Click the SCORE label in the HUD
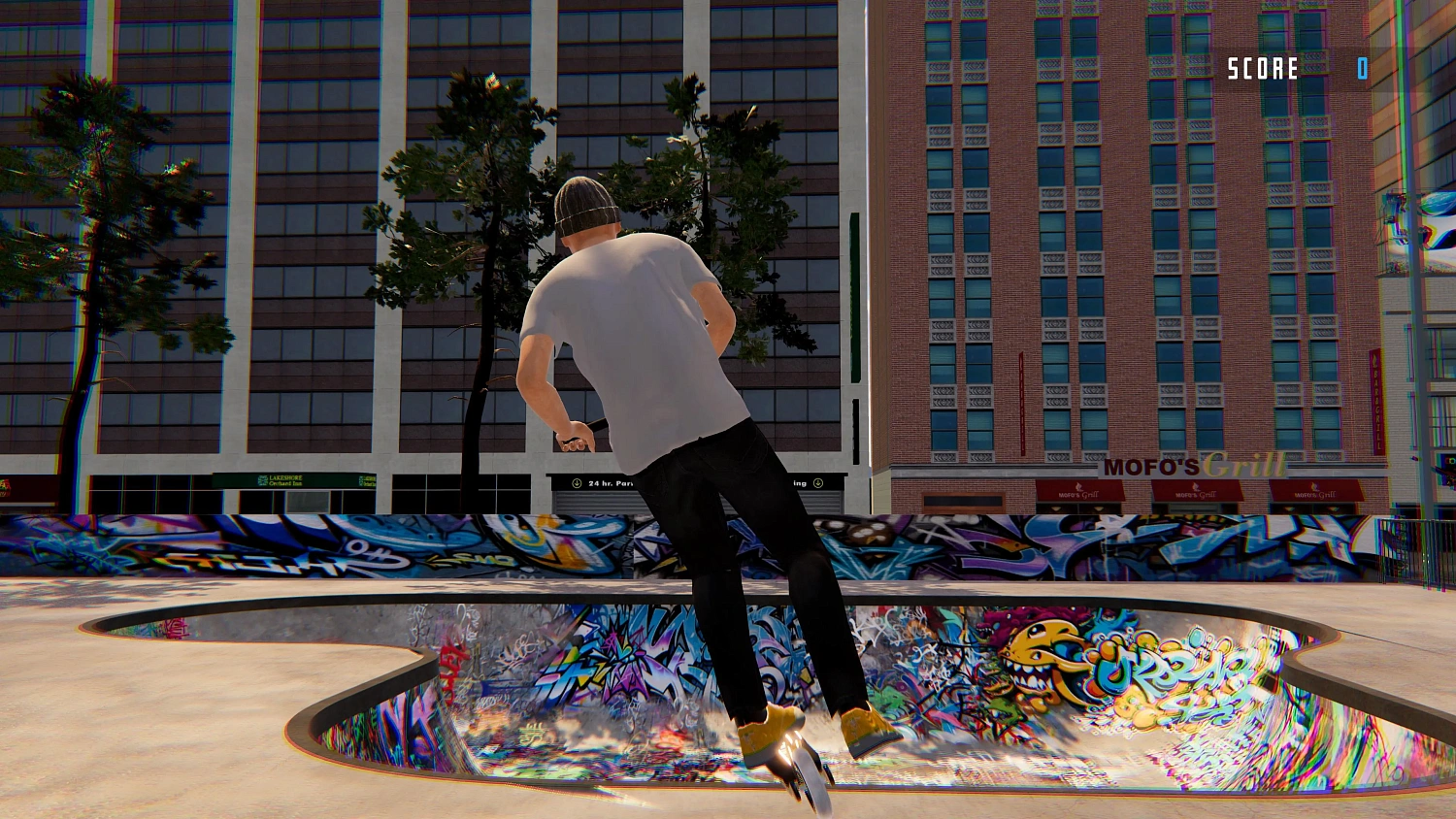Screen dimensions: 1456x819 tap(1262, 69)
